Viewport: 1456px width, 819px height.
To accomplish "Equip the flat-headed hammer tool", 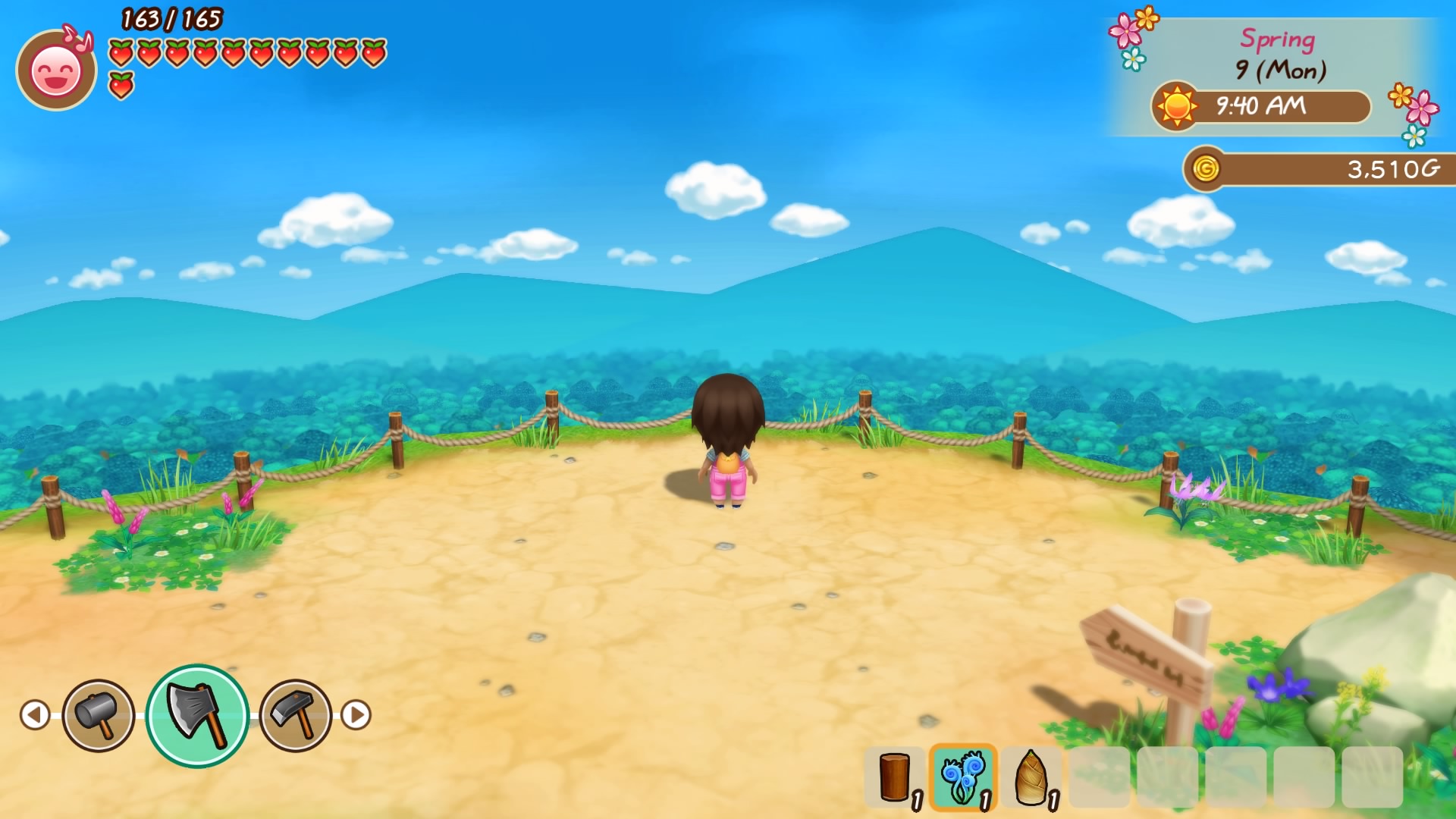I will point(296,715).
